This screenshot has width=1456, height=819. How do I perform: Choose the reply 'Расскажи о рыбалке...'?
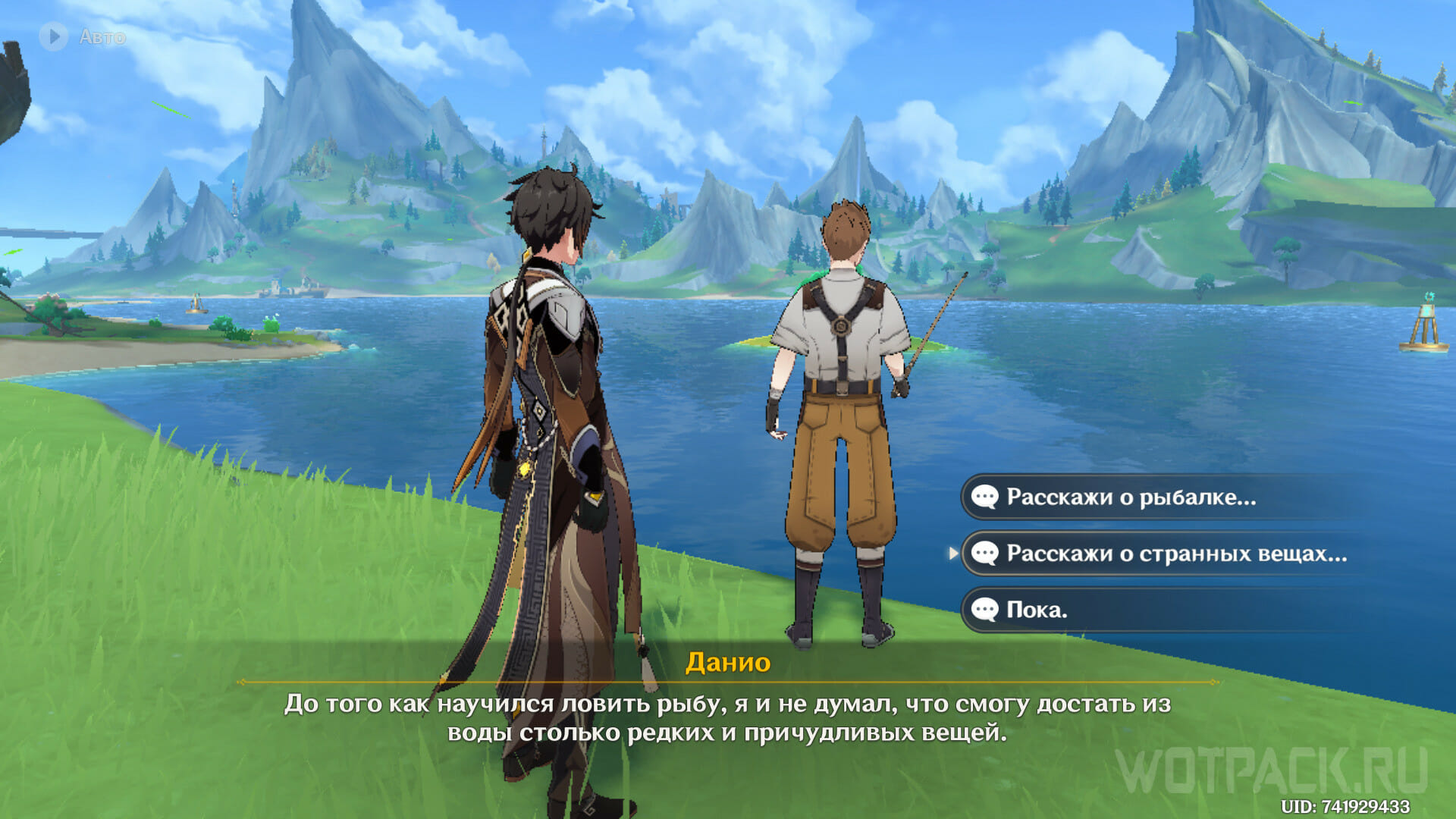(1130, 497)
